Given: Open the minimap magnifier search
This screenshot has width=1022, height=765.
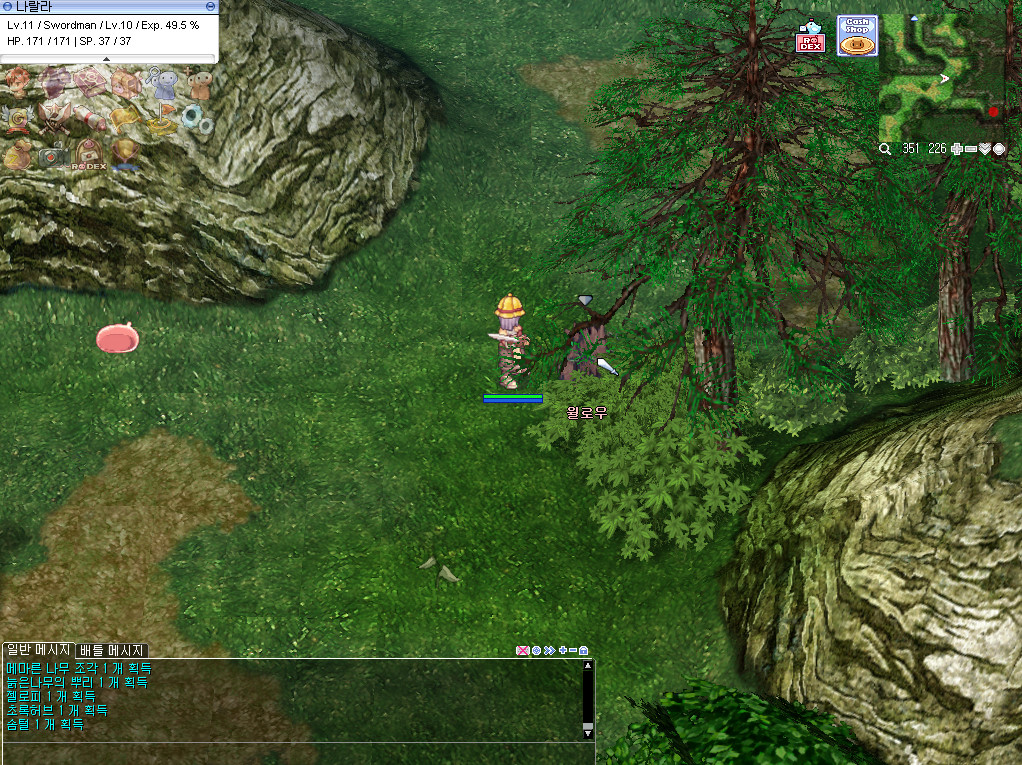Looking at the screenshot, I should pos(885,149).
